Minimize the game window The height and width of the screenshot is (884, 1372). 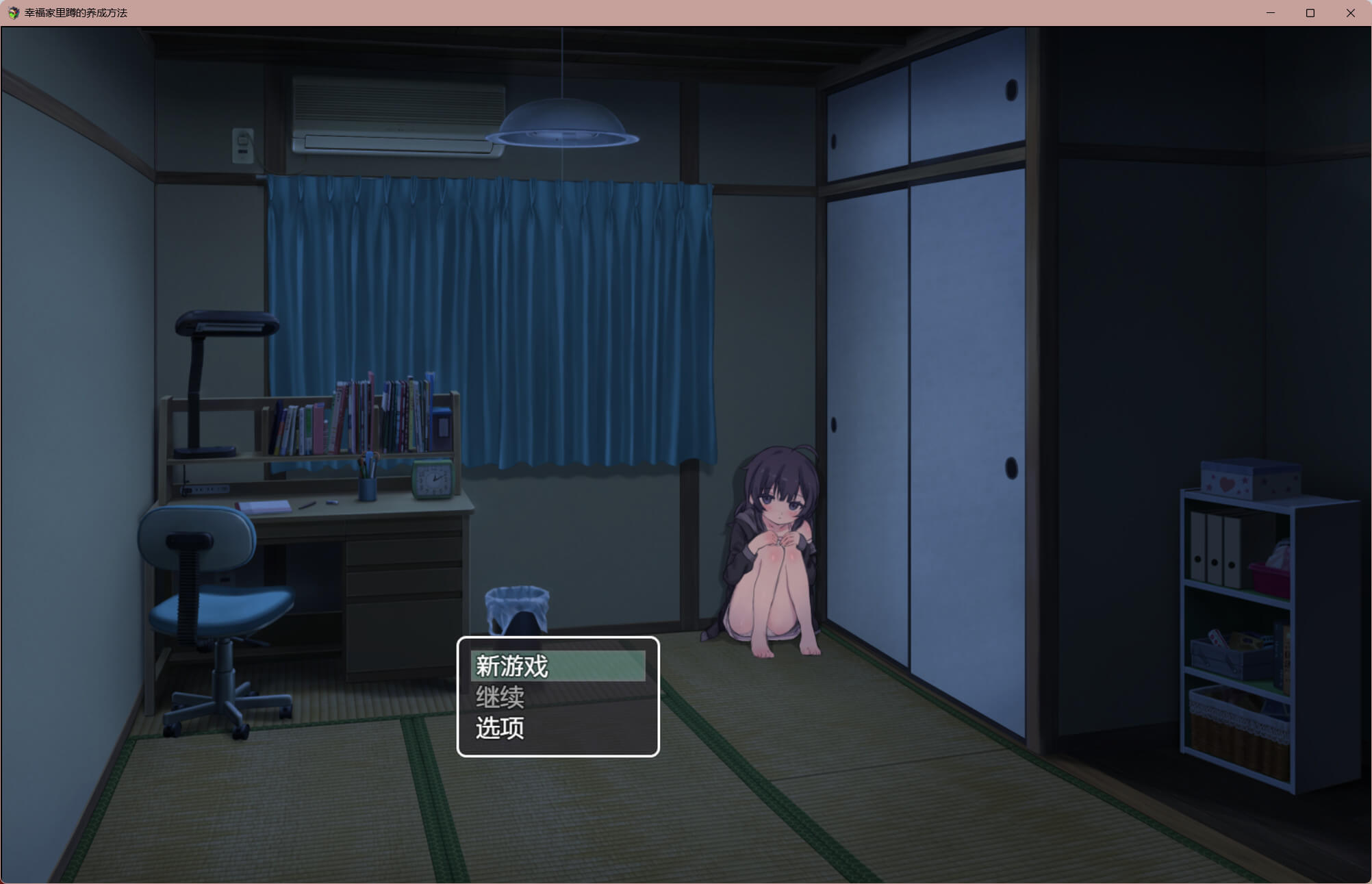coord(1271,13)
